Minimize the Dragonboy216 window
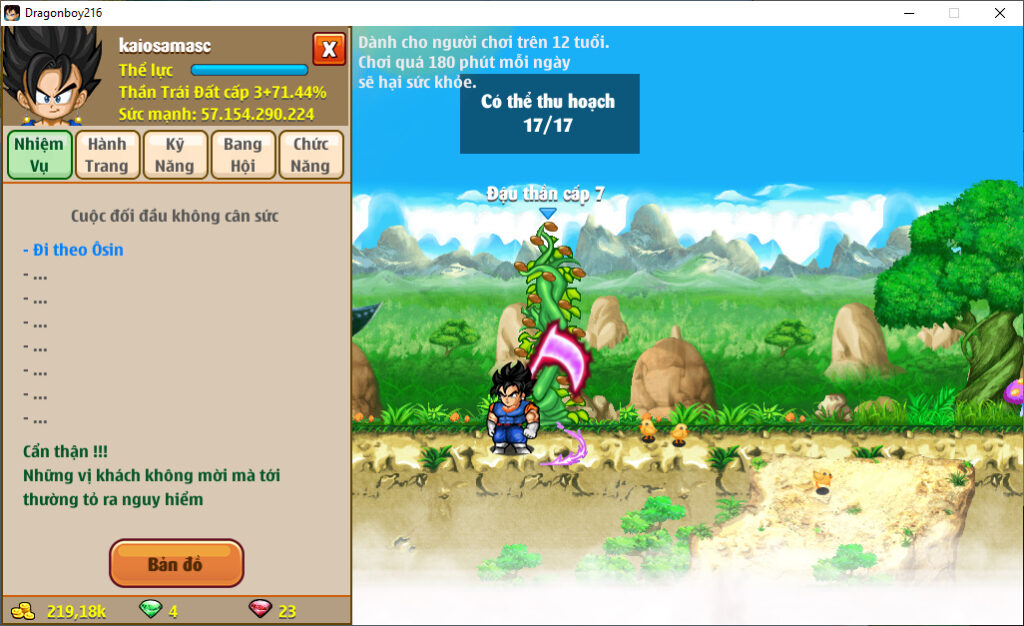This screenshot has height=626, width=1024. [908, 13]
